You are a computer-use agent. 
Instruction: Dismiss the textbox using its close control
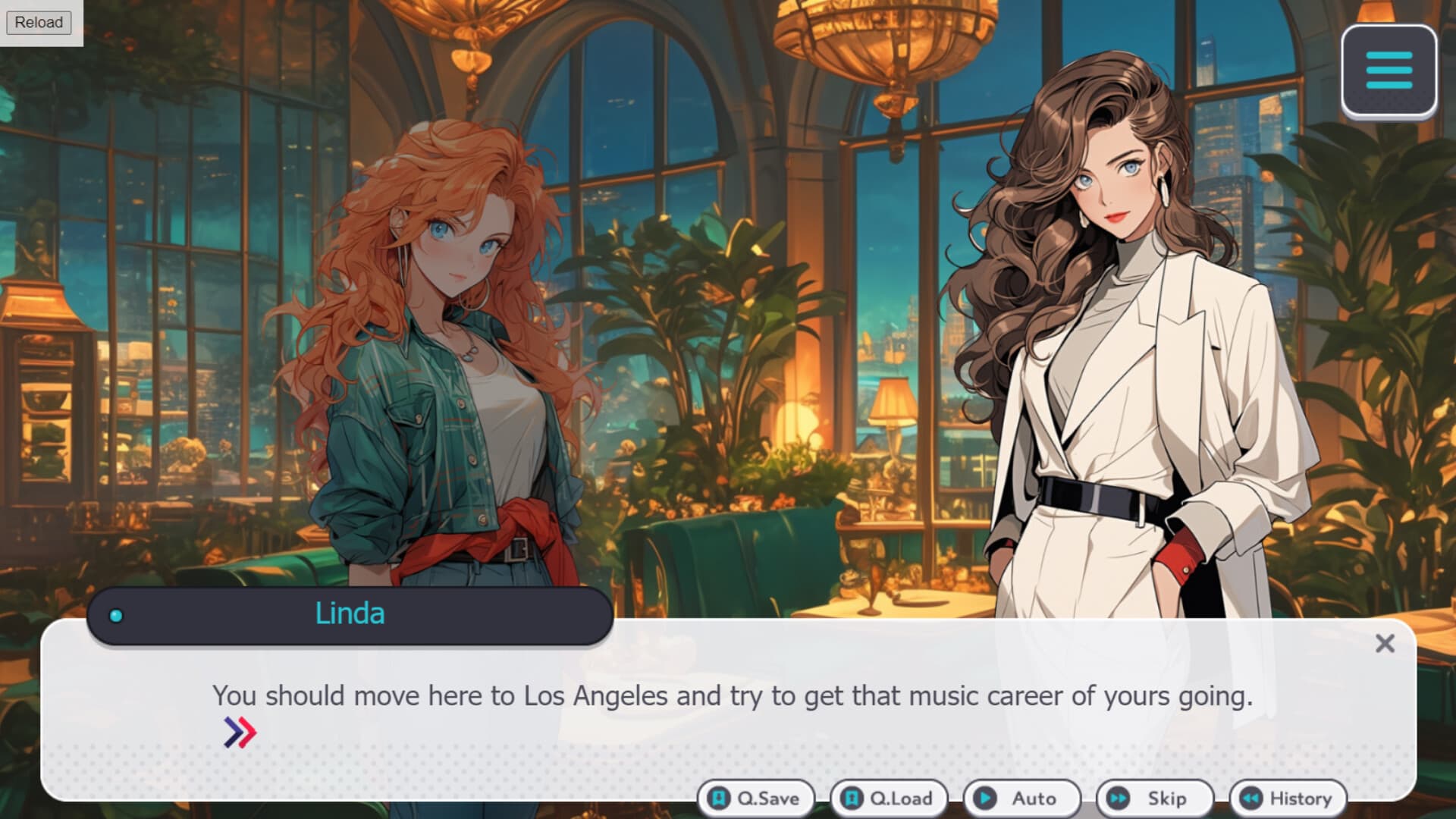point(1385,643)
